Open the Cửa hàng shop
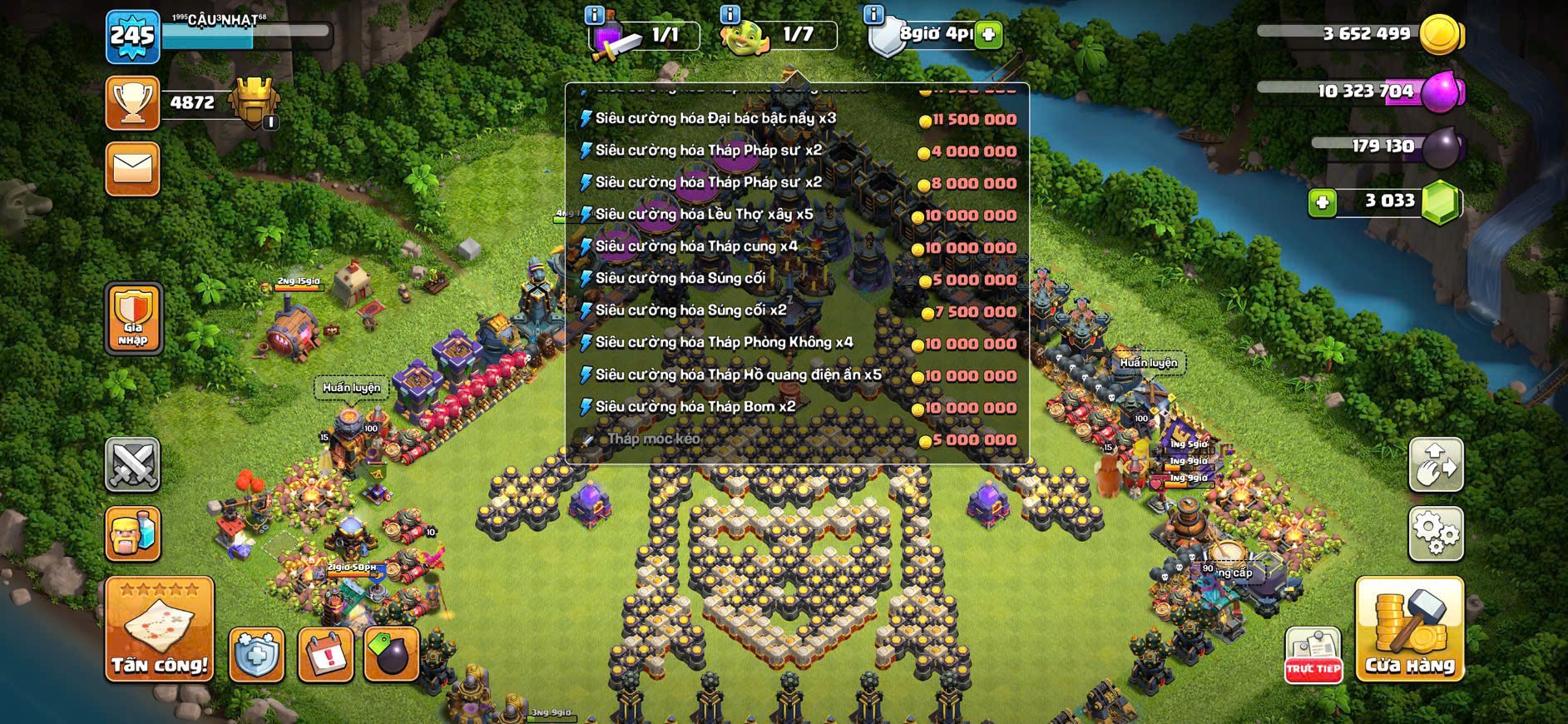 1409,630
